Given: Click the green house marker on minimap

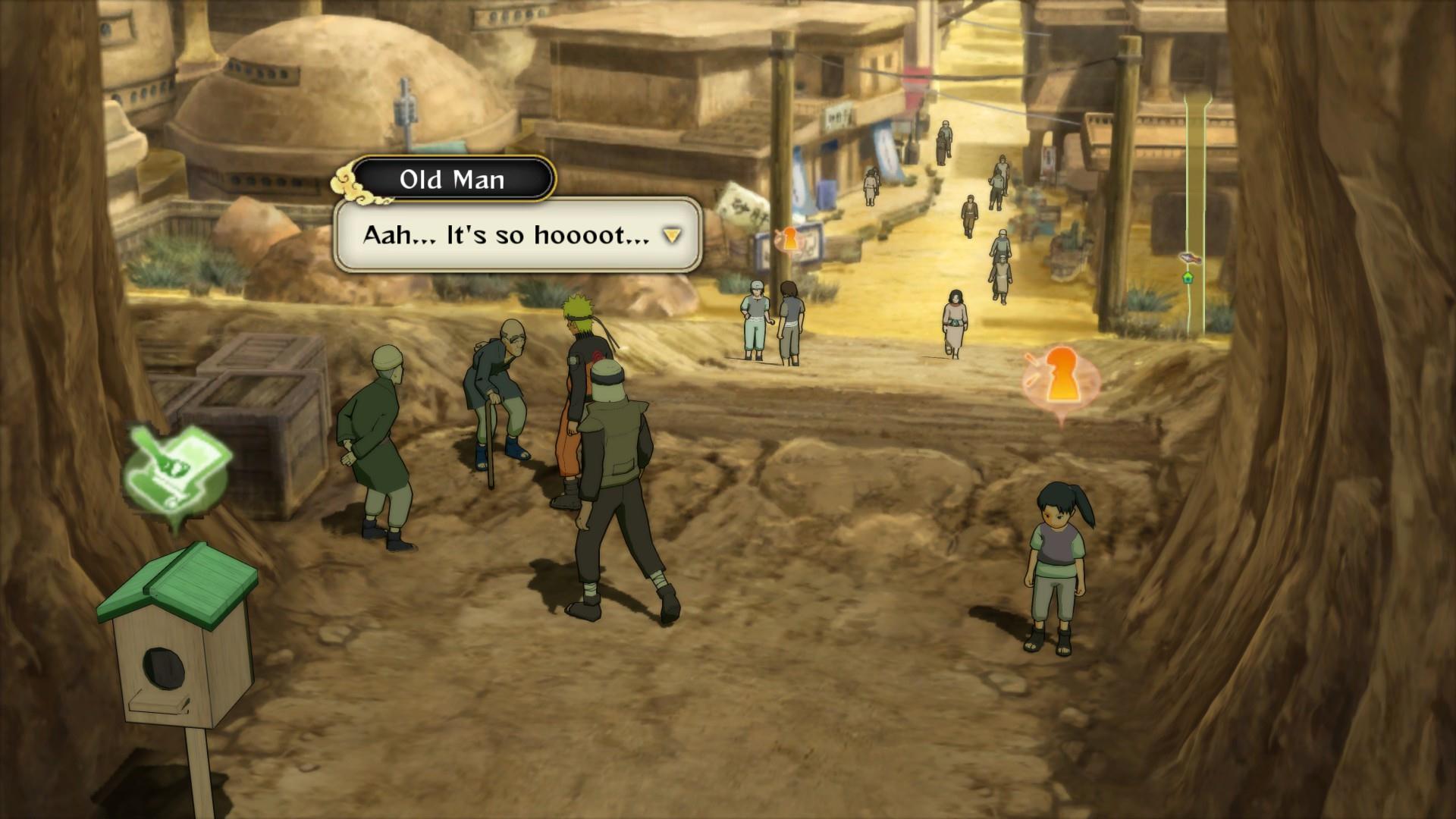Looking at the screenshot, I should tap(1188, 278).
